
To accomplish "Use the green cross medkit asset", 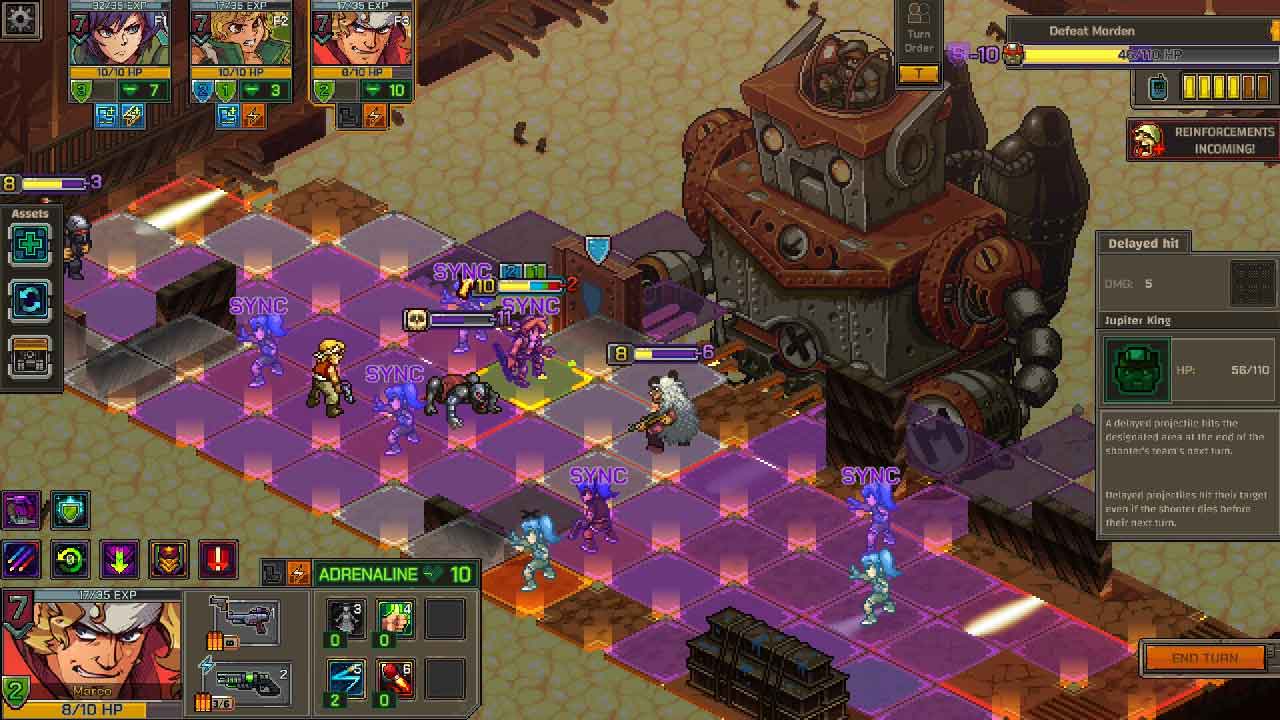I will pos(30,246).
